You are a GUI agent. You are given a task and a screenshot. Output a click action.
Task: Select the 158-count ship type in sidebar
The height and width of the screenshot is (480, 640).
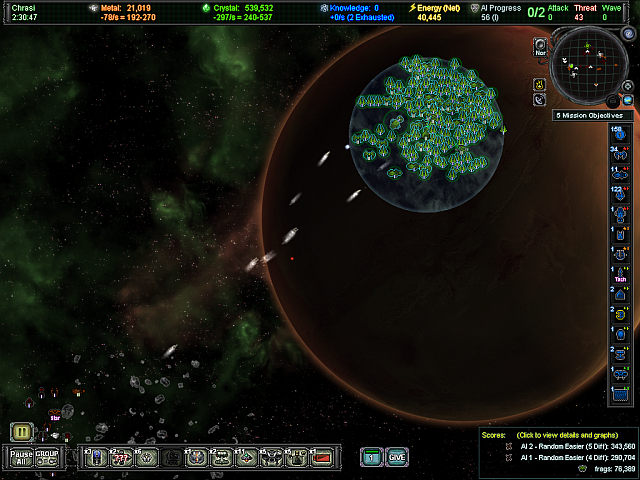pyautogui.click(x=617, y=134)
